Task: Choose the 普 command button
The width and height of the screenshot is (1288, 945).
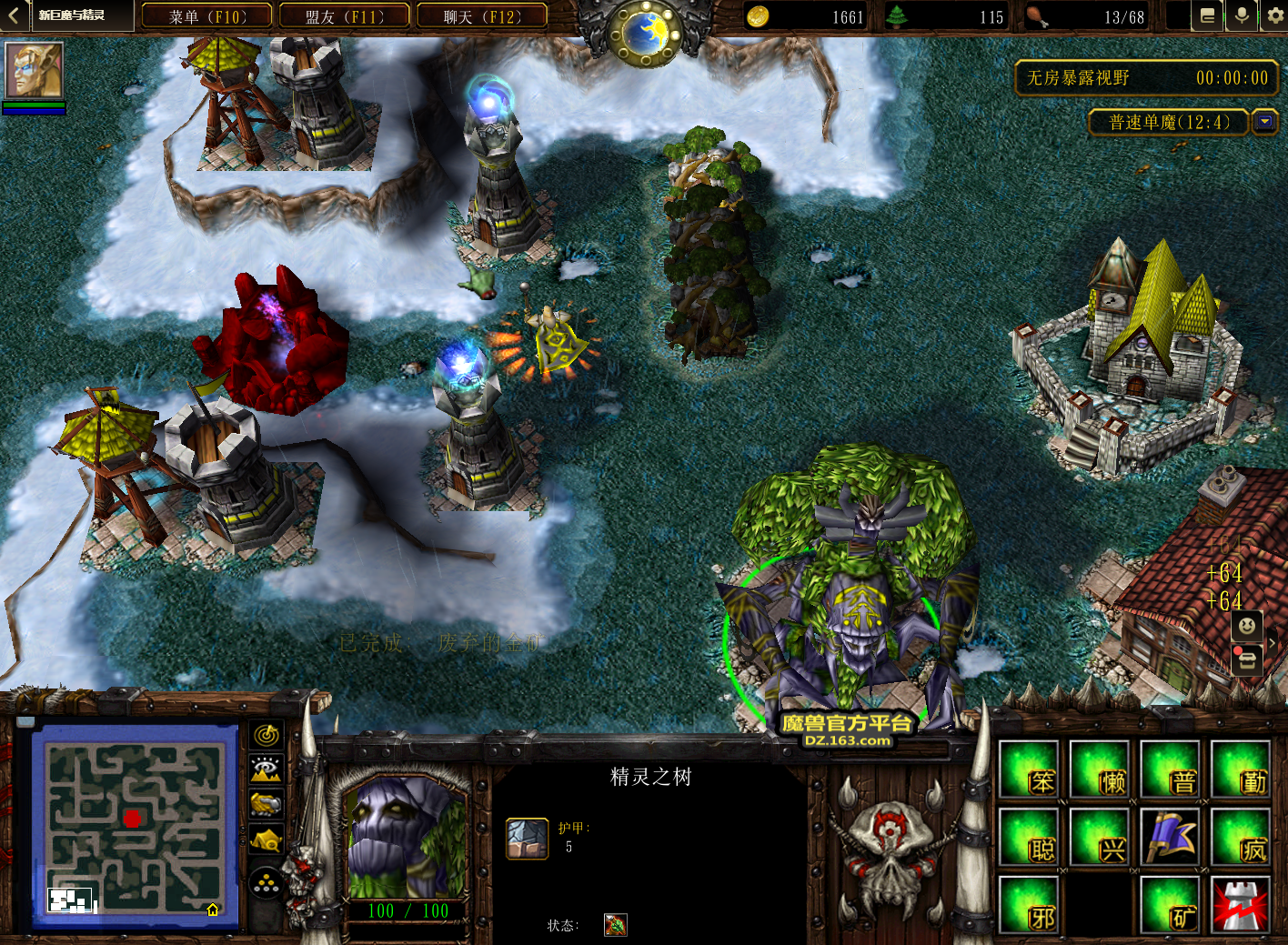Action: [1172, 769]
